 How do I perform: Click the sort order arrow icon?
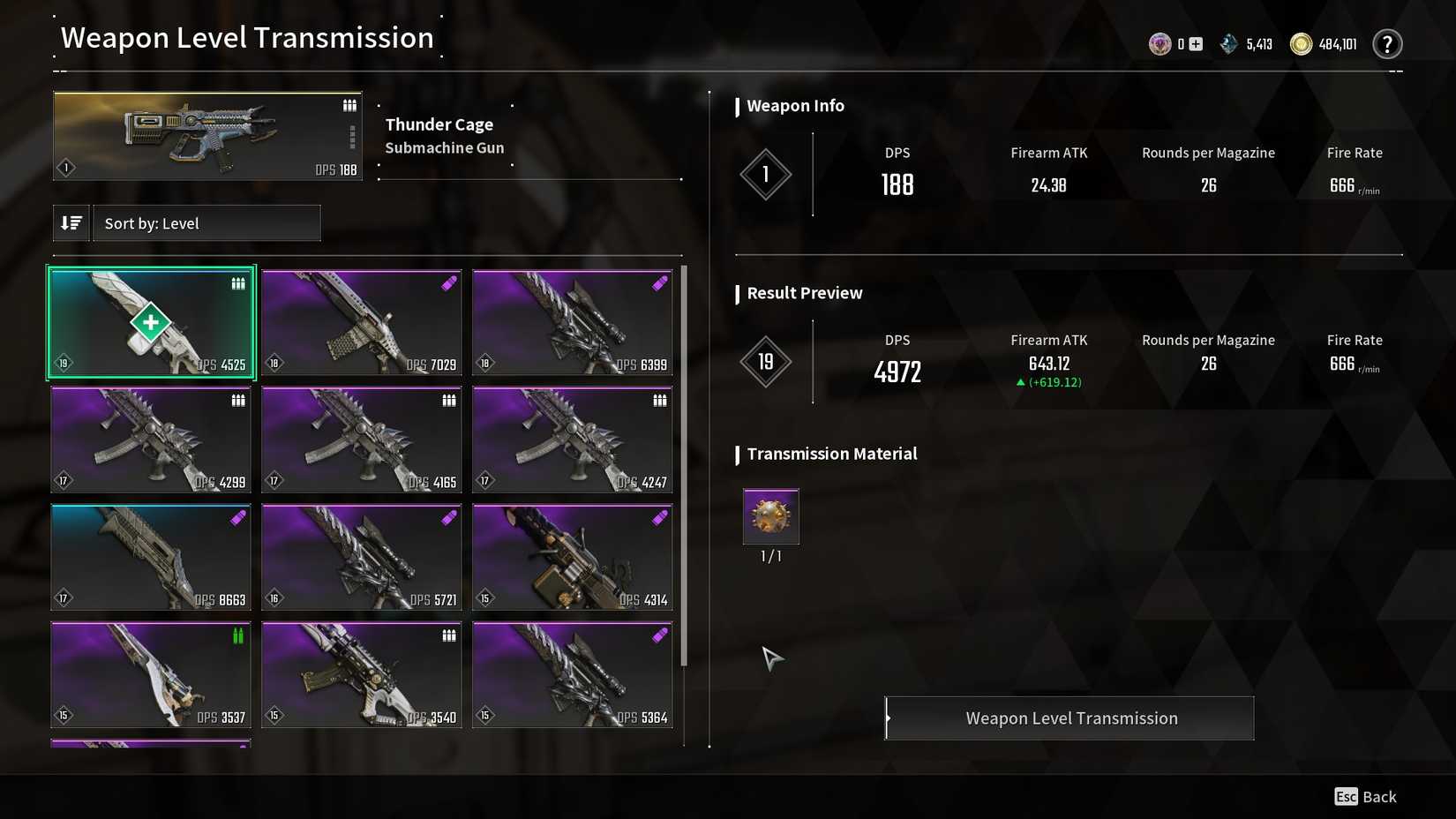point(71,222)
